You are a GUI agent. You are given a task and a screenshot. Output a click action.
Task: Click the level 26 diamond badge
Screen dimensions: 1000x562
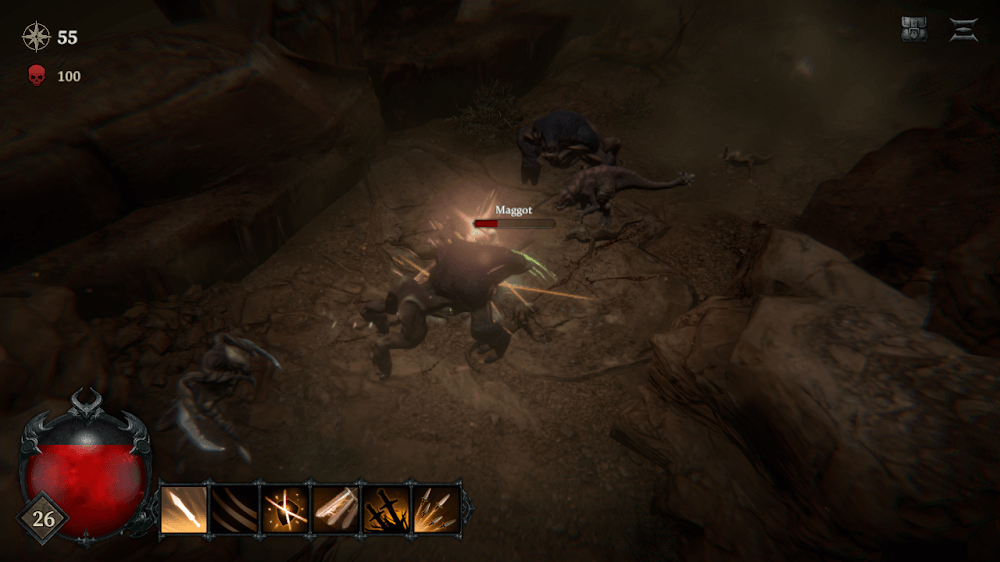(43, 519)
